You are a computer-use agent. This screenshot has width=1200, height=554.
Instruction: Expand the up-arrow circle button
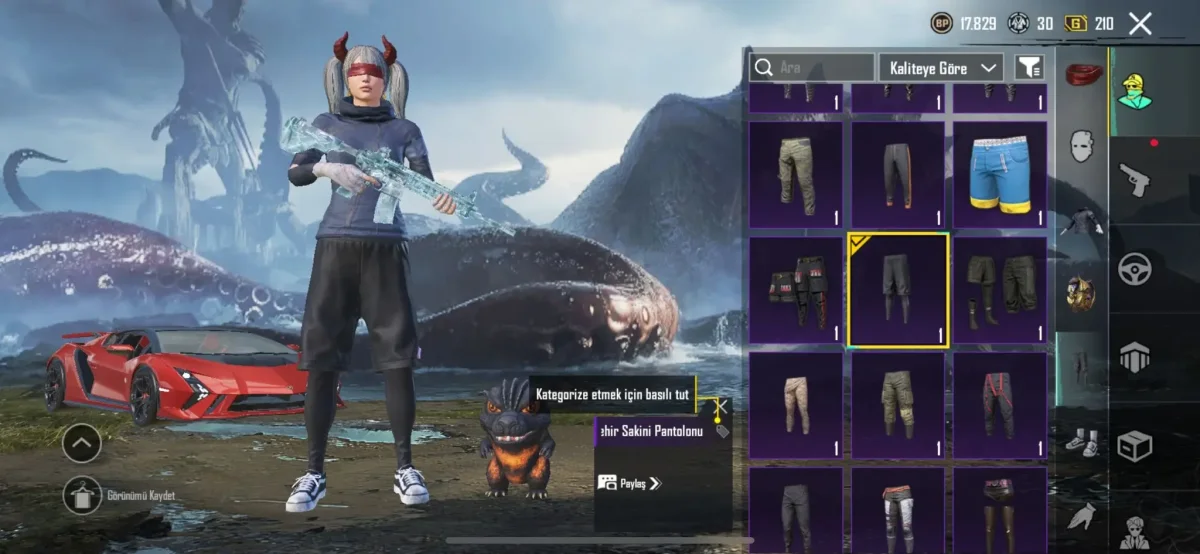tap(82, 442)
